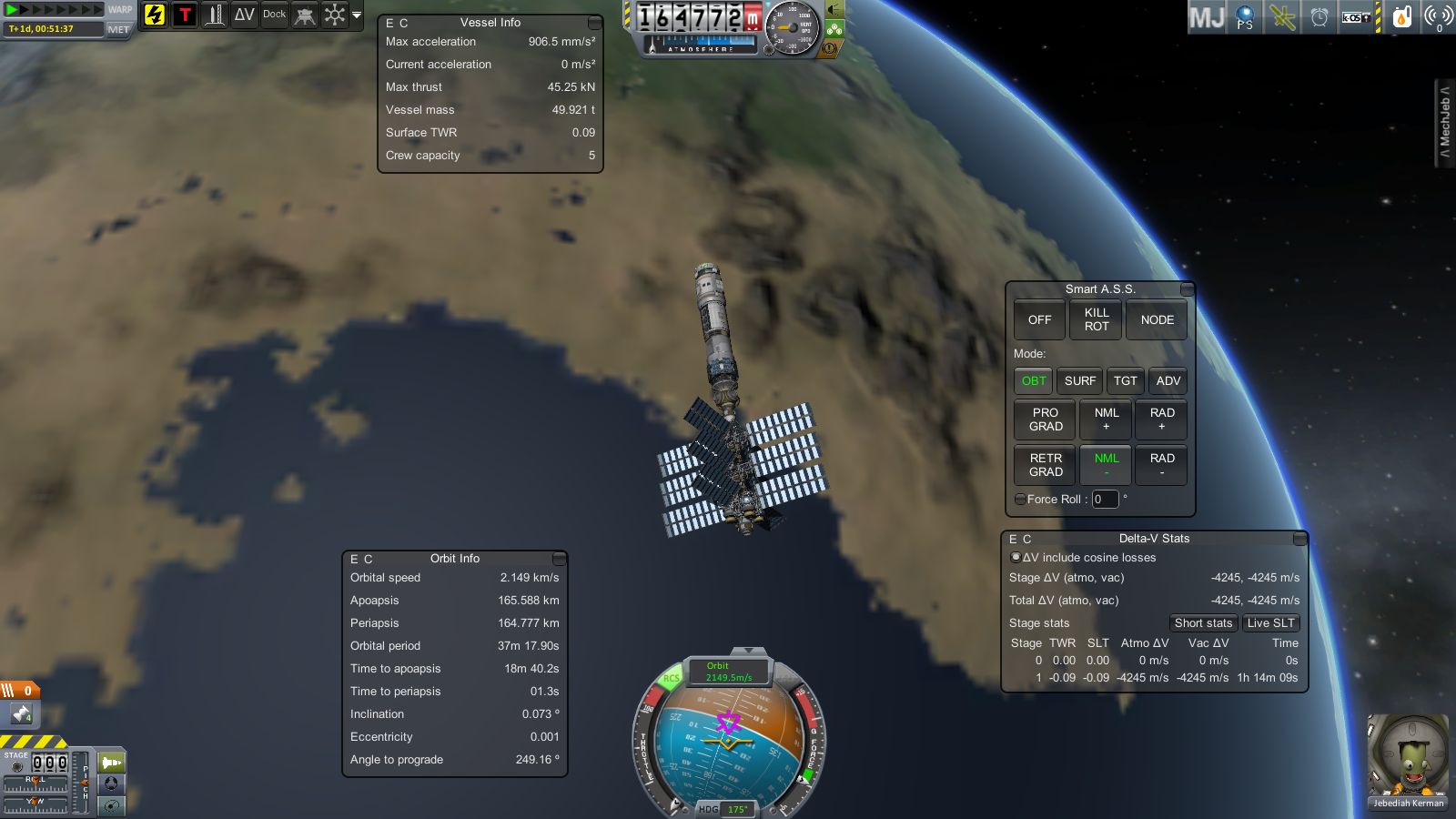Select the NML + orientation
The width and height of the screenshot is (1456, 819).
click(x=1107, y=420)
